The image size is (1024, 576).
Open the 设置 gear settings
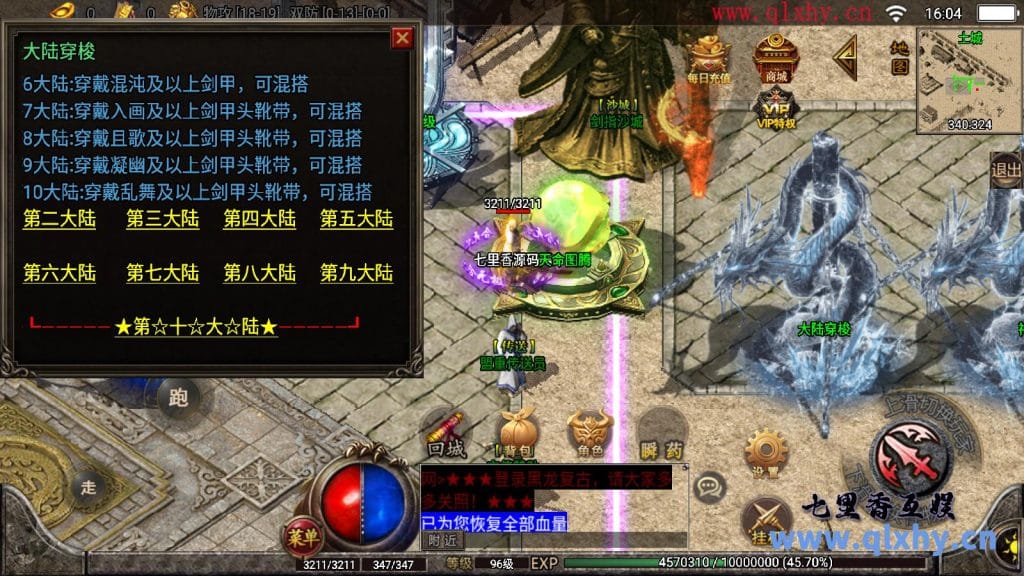click(x=766, y=452)
